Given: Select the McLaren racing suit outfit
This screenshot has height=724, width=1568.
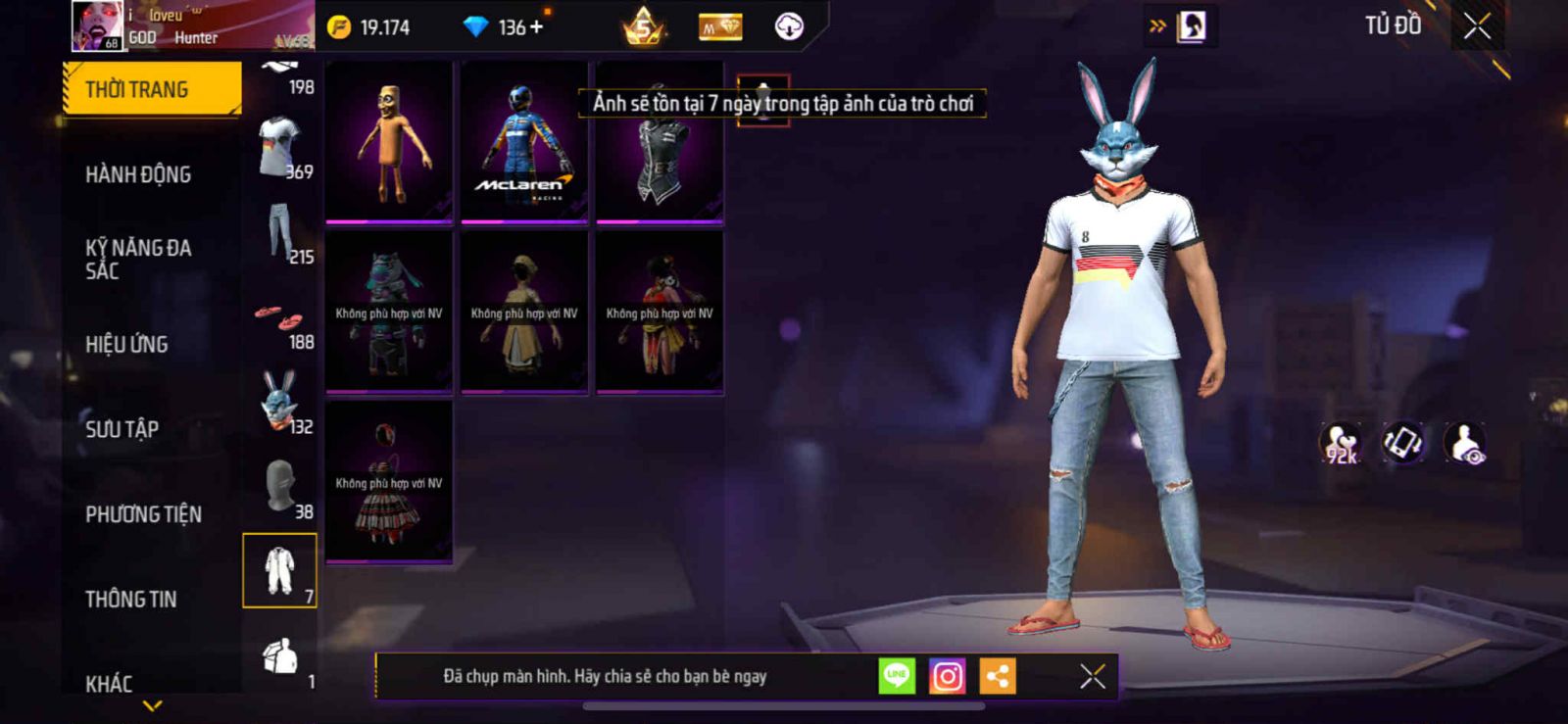Looking at the screenshot, I should (524, 142).
